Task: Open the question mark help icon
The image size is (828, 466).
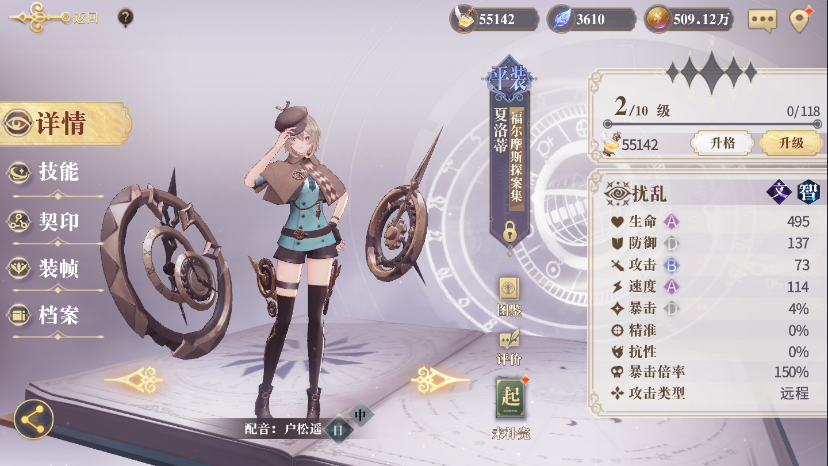Action: point(125,17)
